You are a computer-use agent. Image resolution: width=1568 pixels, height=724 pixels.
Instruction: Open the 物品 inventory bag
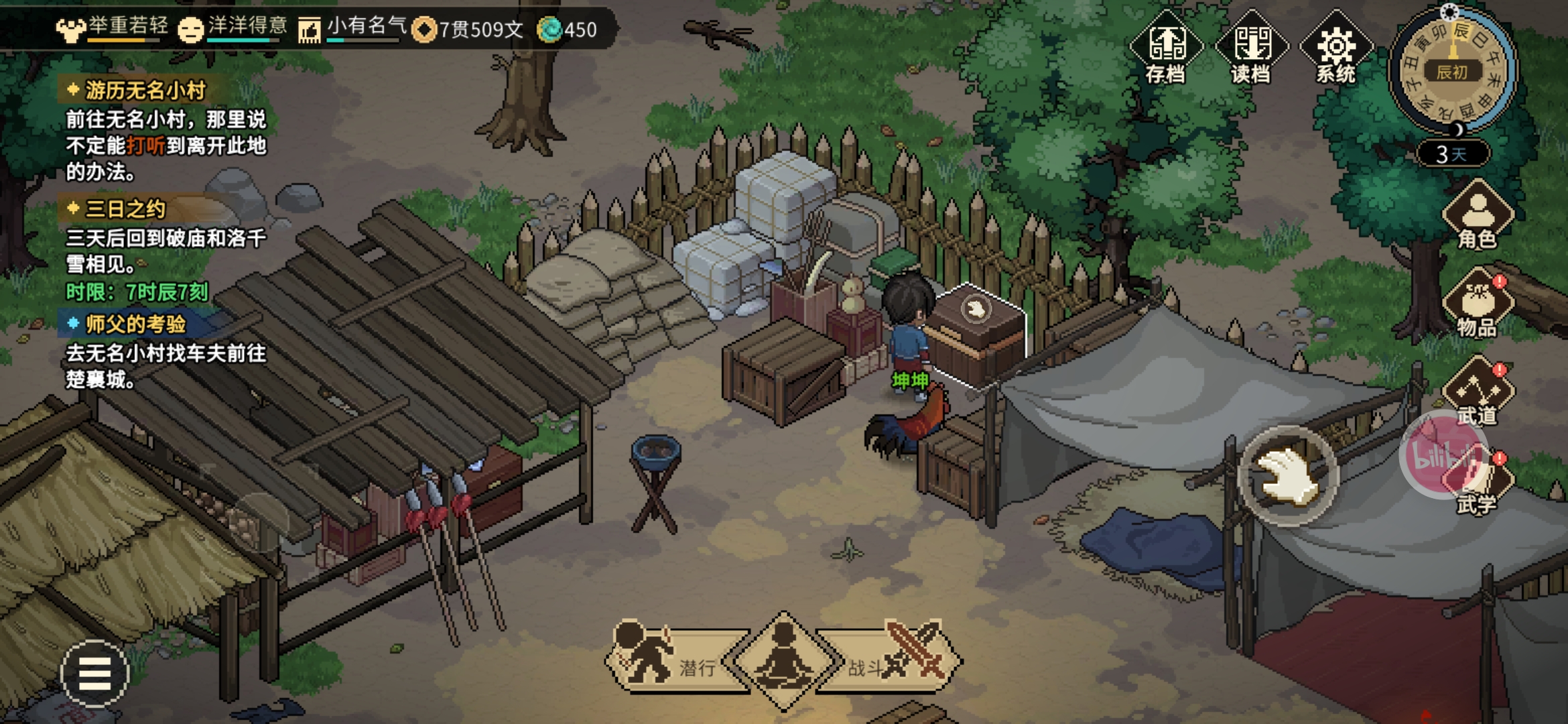click(x=1478, y=304)
